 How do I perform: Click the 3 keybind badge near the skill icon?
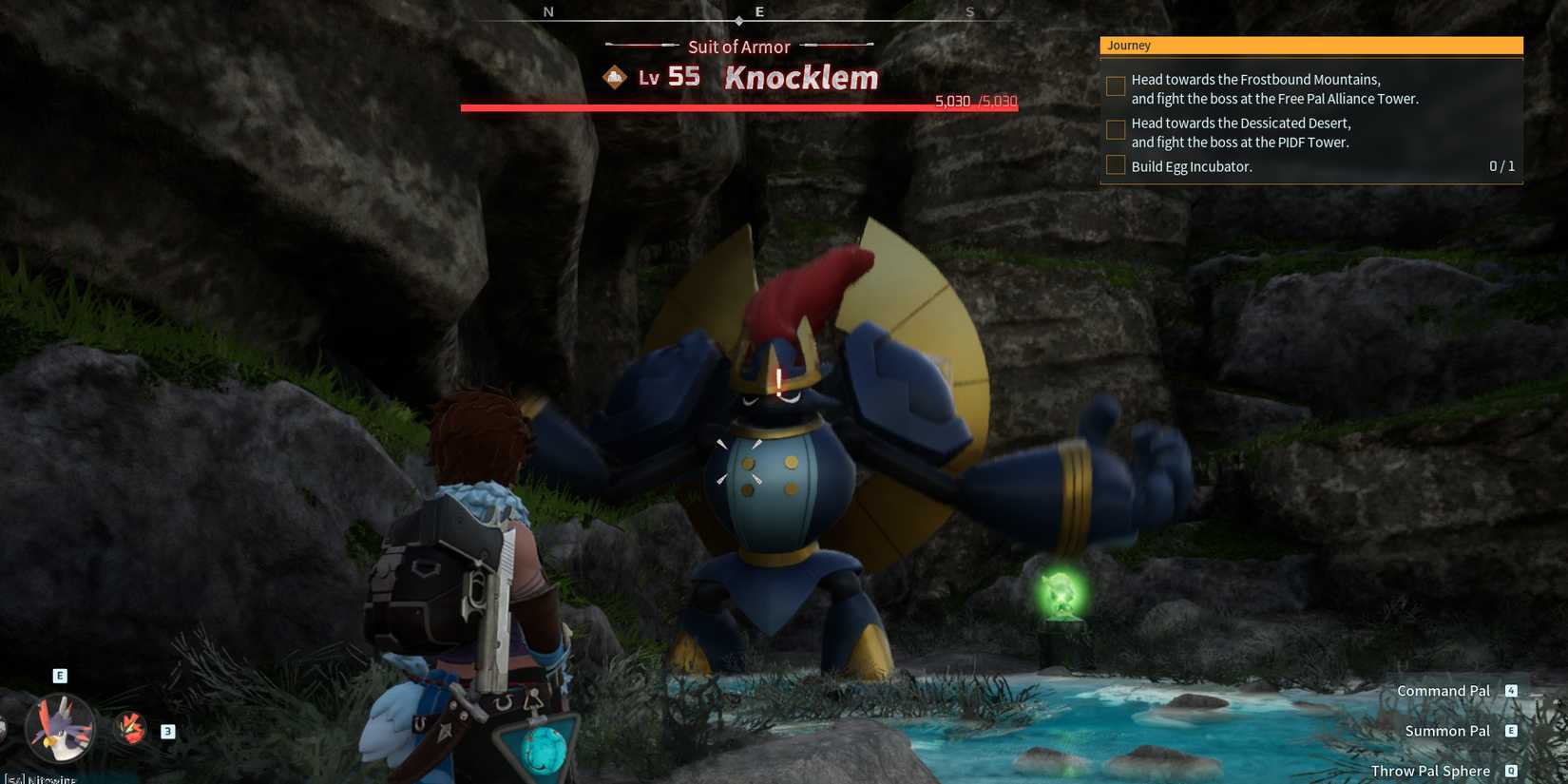167,731
